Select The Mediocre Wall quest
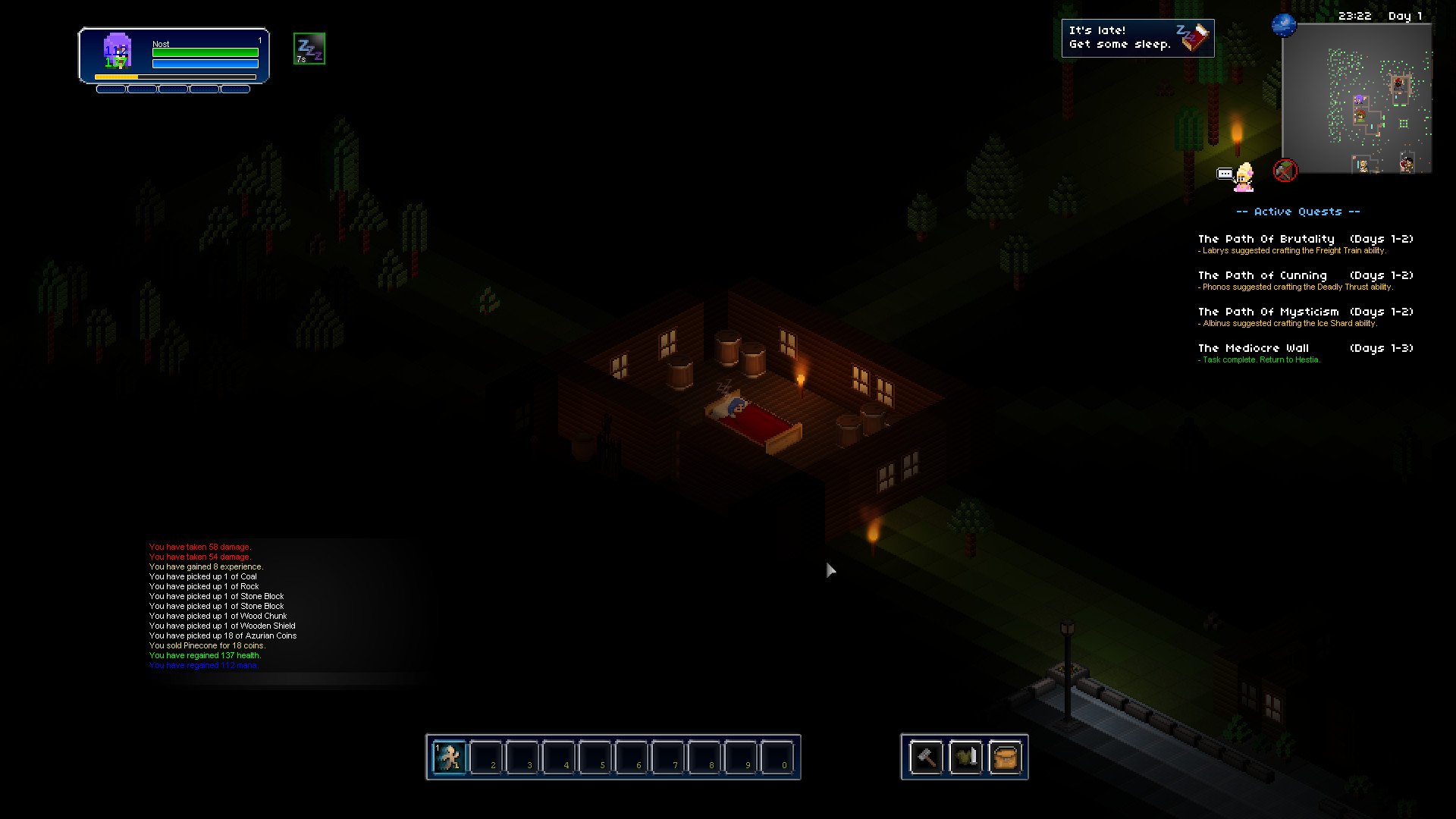Image resolution: width=1456 pixels, height=819 pixels. click(x=1253, y=348)
